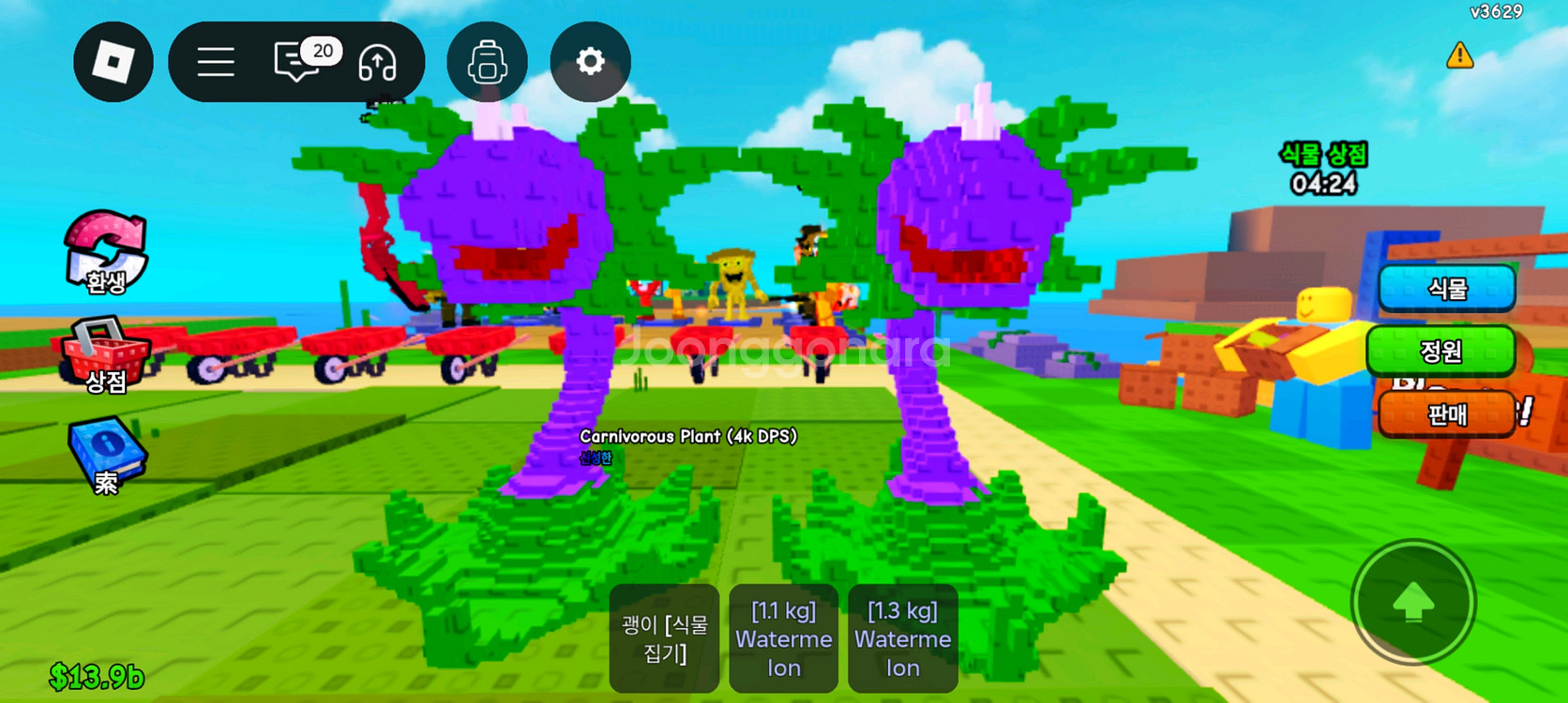1568x703 pixels.
Task: Go to the green 정원 button
Action: click(x=1440, y=351)
